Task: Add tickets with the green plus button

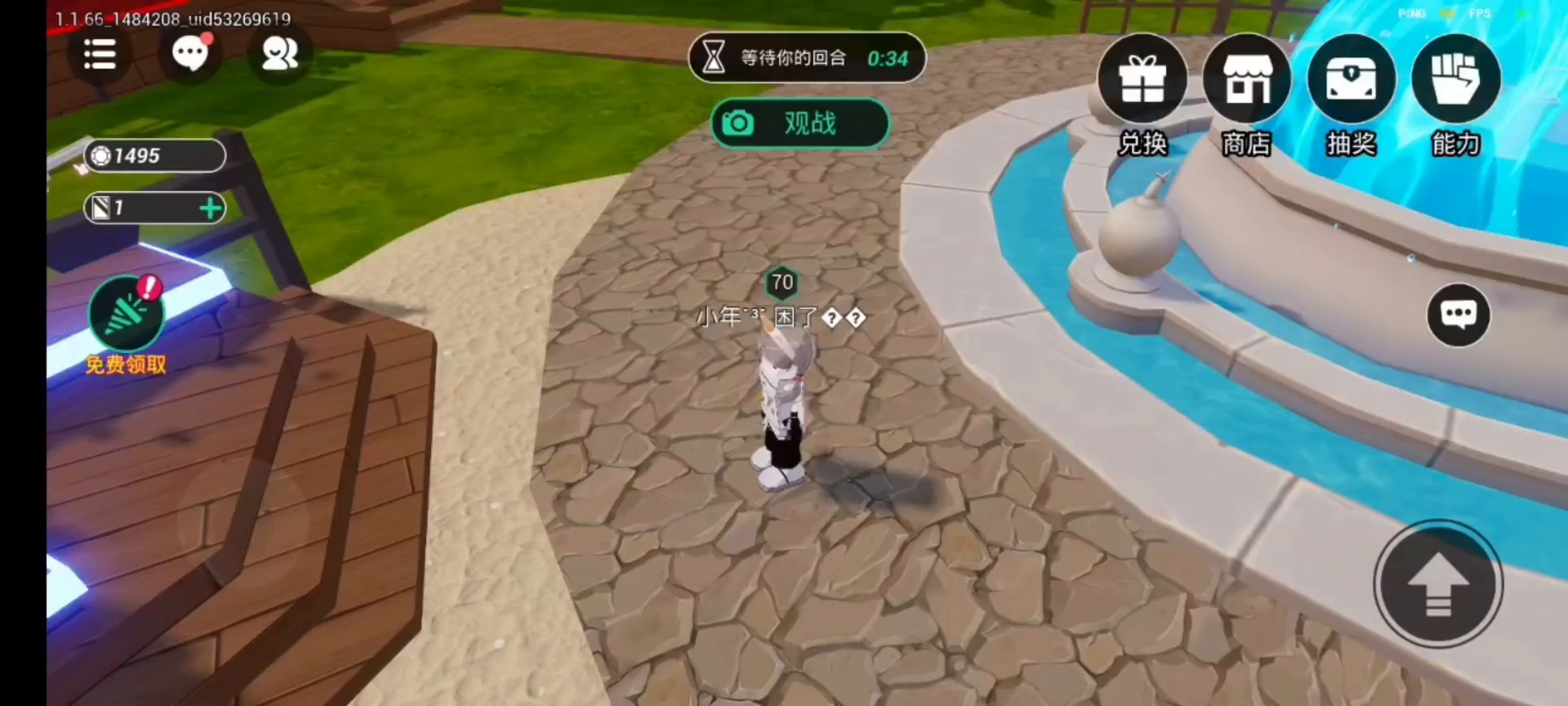Action: pyautogui.click(x=211, y=208)
